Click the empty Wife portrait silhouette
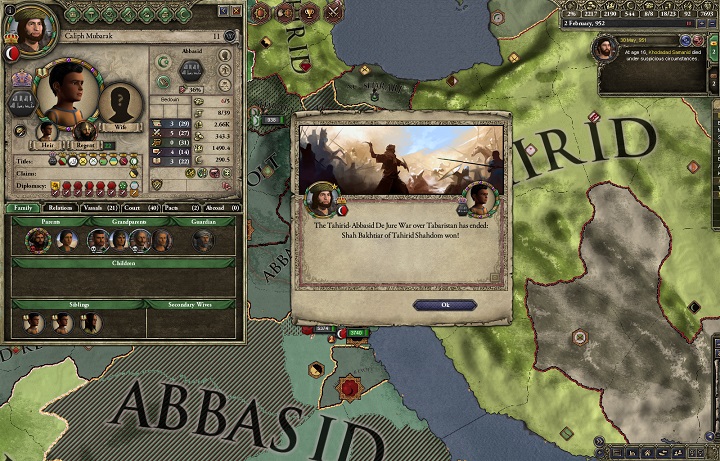The height and width of the screenshot is (461, 720). (x=119, y=101)
